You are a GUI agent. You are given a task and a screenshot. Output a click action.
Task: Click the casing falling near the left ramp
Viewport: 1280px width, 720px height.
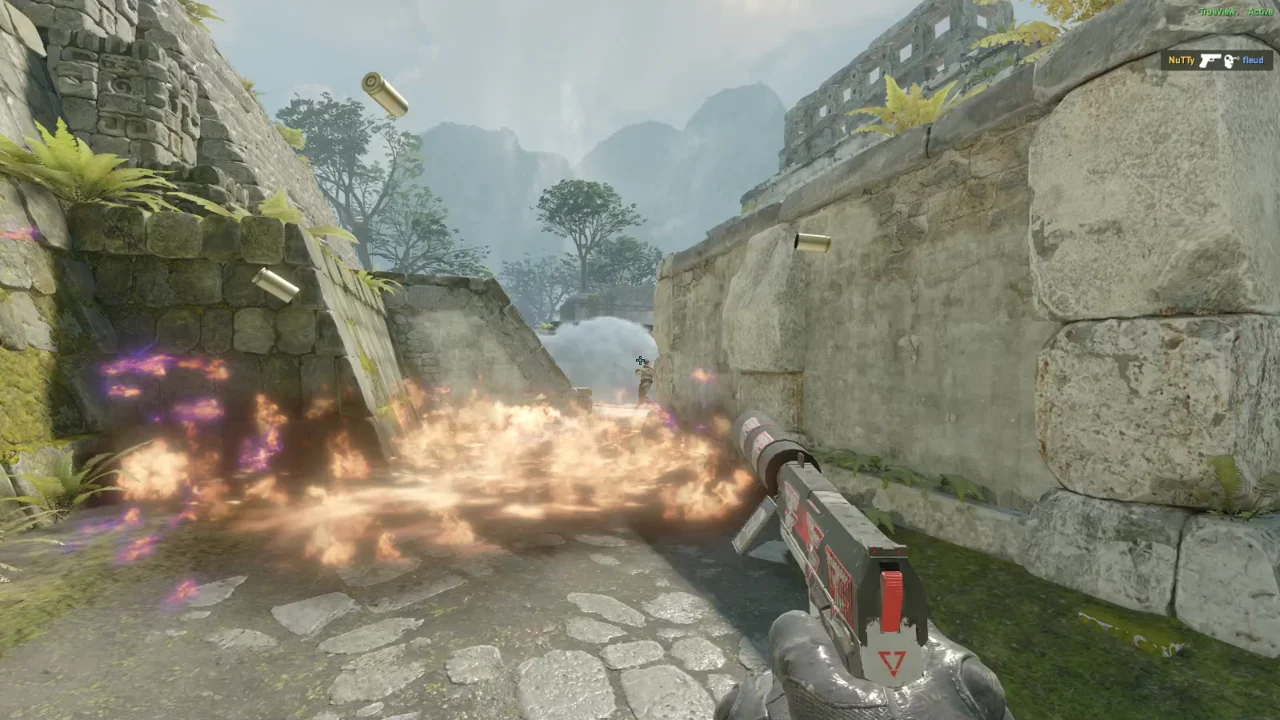tap(277, 283)
